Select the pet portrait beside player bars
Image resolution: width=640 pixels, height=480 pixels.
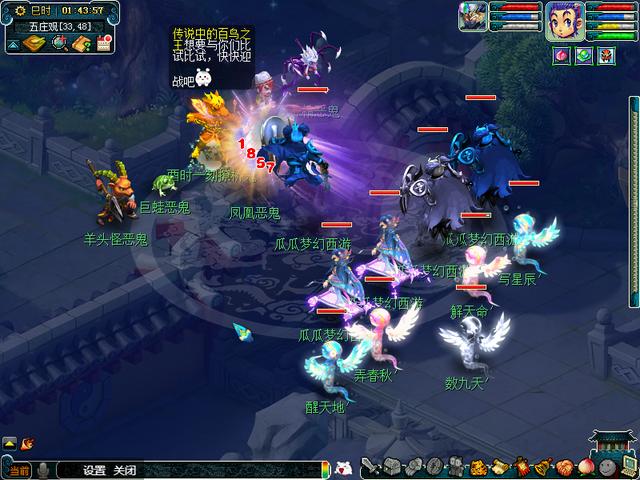473,17
